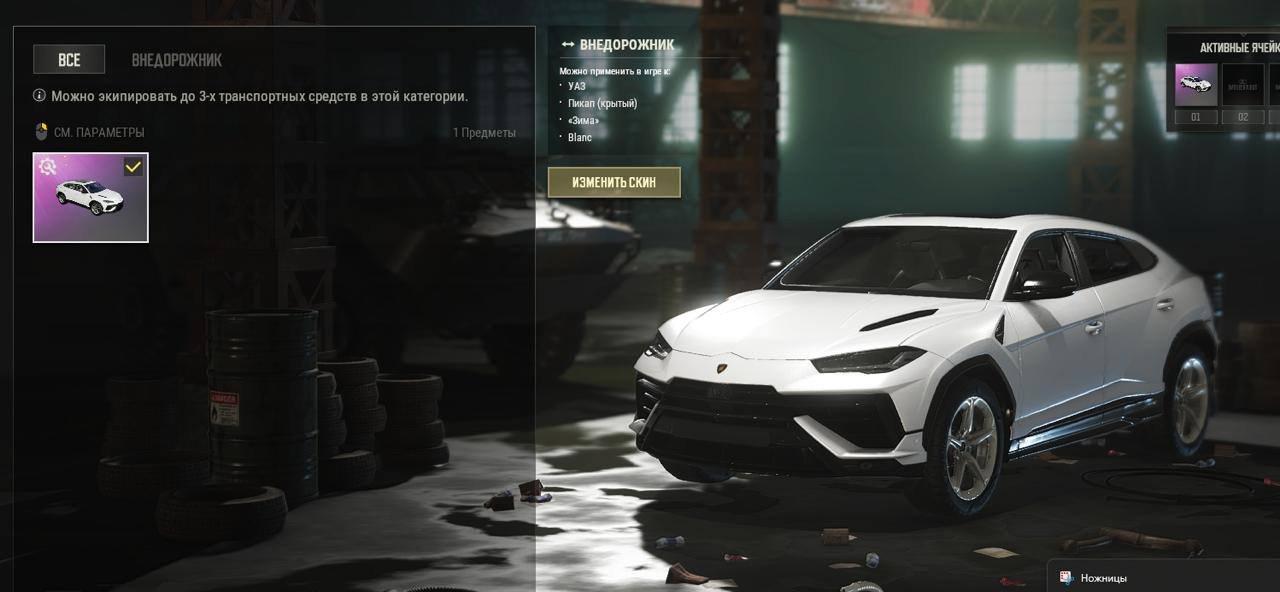Click the 02 slot number label
Screen dimensions: 1280x592
click(x=1243, y=117)
